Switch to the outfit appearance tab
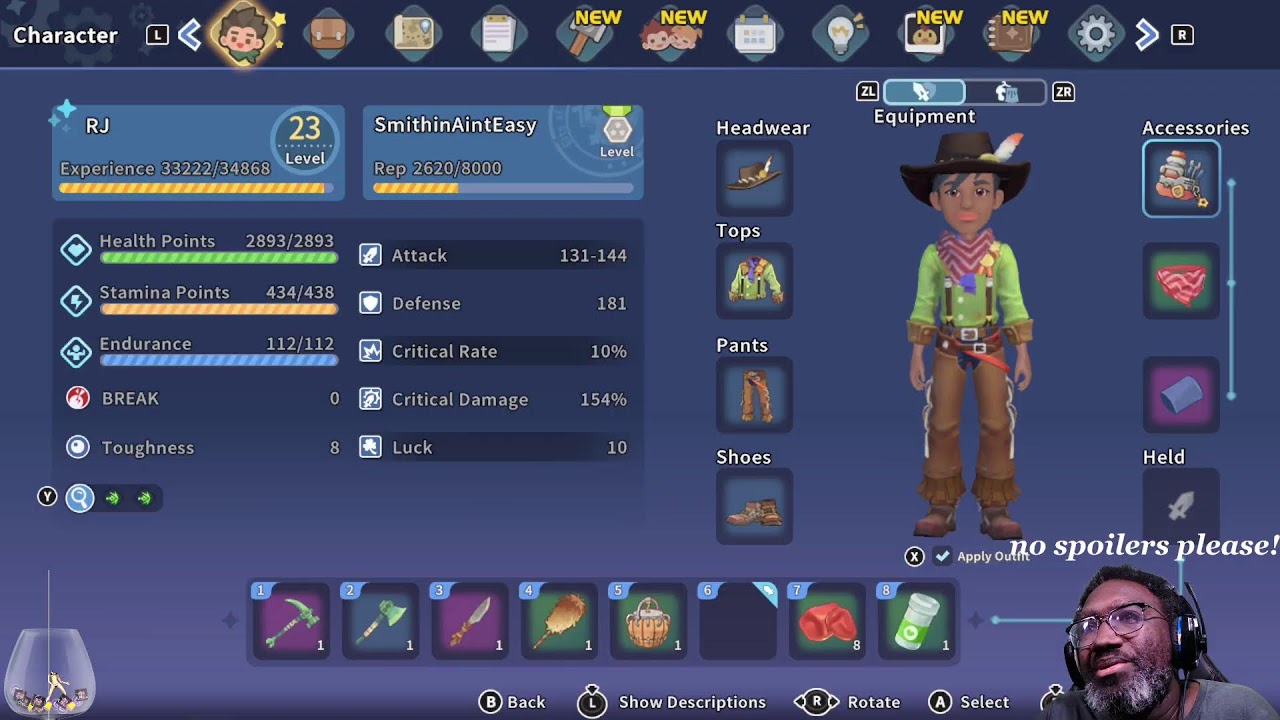 click(1006, 92)
